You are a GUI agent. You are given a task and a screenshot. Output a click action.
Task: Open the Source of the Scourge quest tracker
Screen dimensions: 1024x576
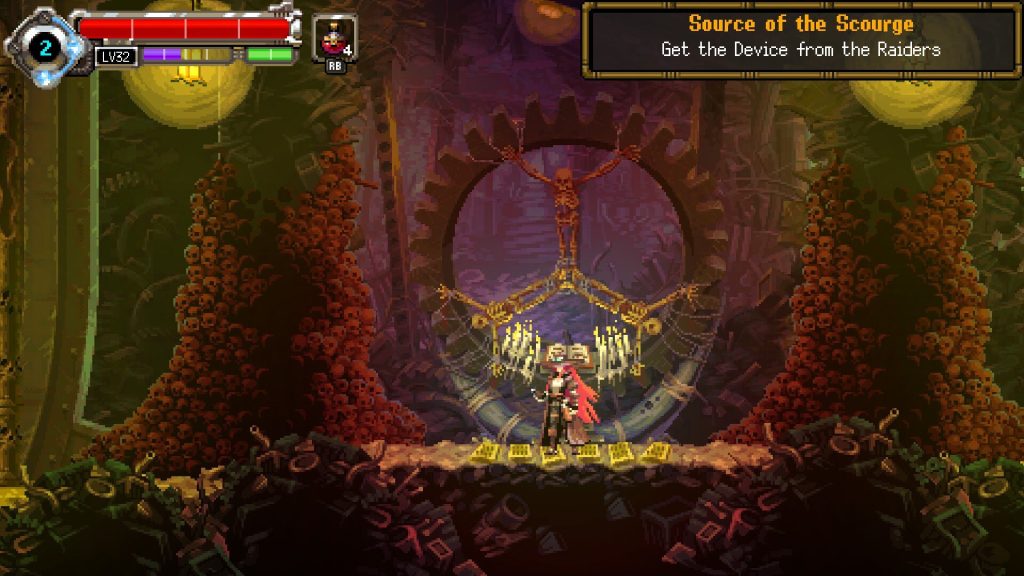coord(800,38)
